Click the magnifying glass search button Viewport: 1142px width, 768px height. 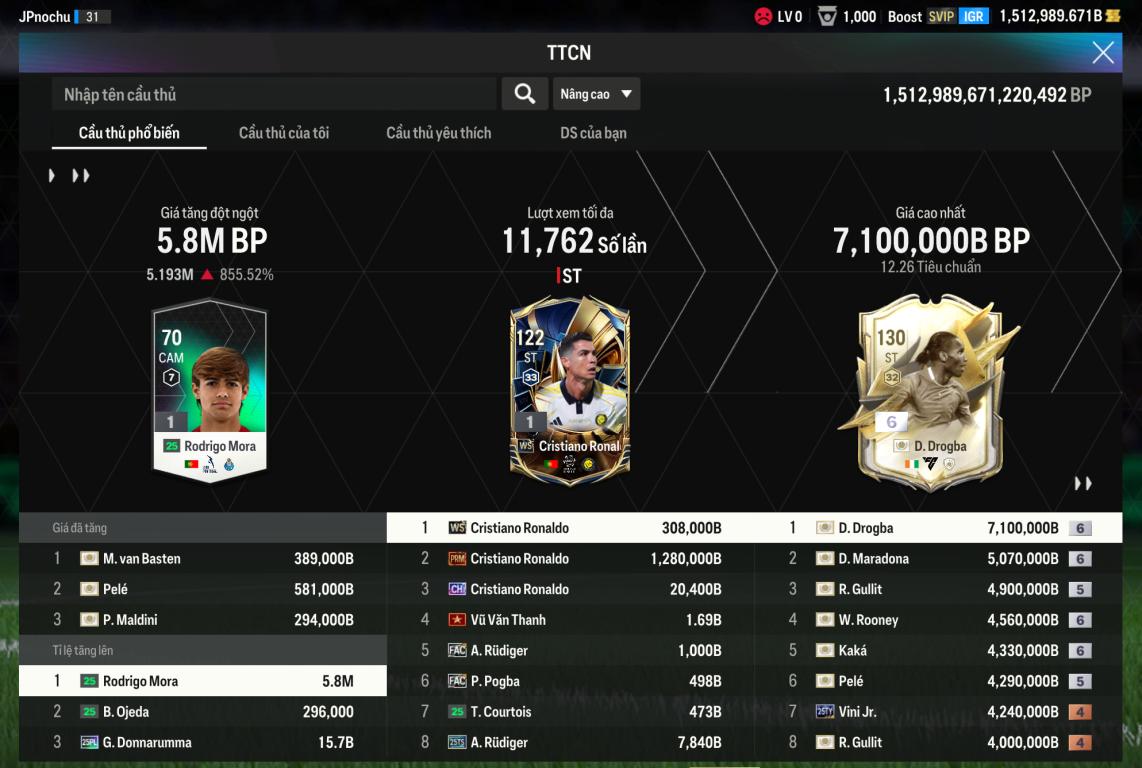[x=524, y=94]
